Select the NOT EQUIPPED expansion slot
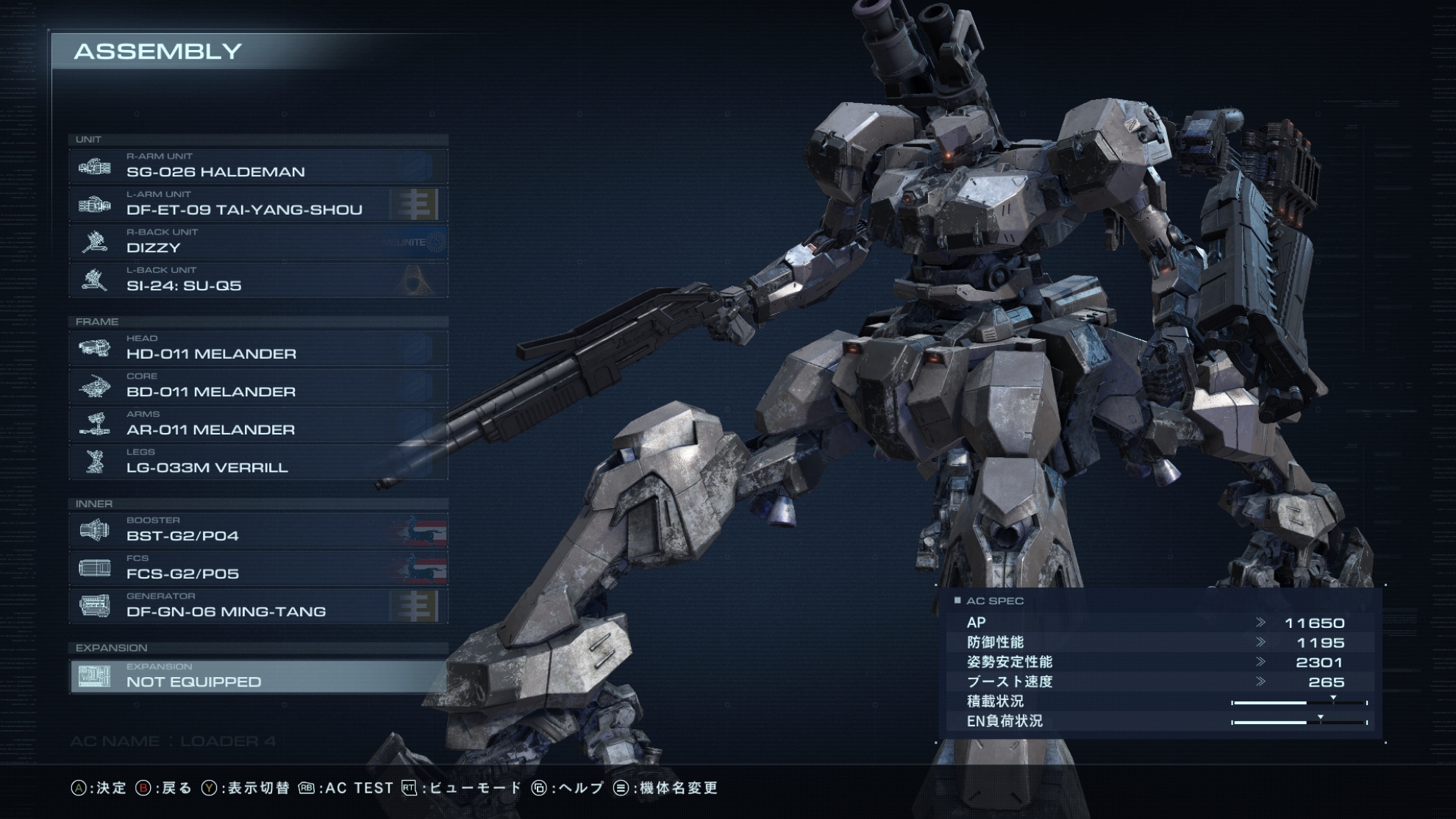The height and width of the screenshot is (819, 1456). tap(257, 676)
